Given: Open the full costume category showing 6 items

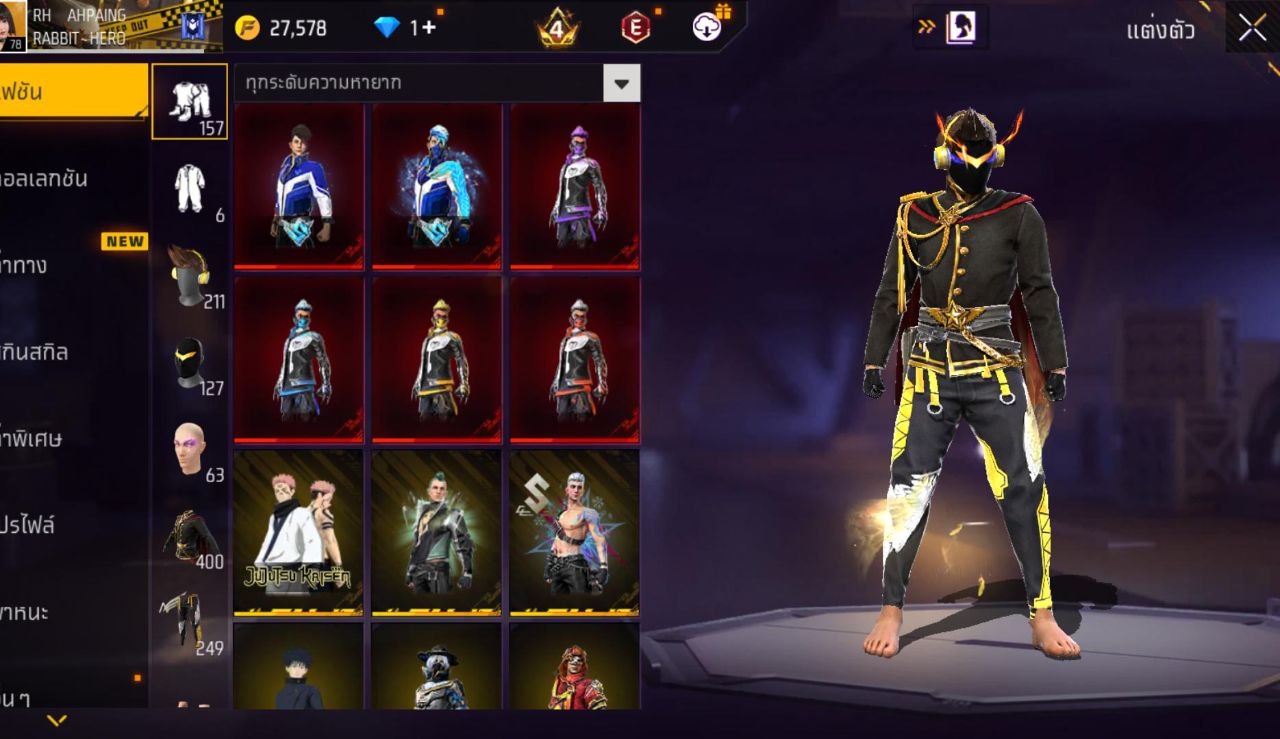Looking at the screenshot, I should coord(190,185).
